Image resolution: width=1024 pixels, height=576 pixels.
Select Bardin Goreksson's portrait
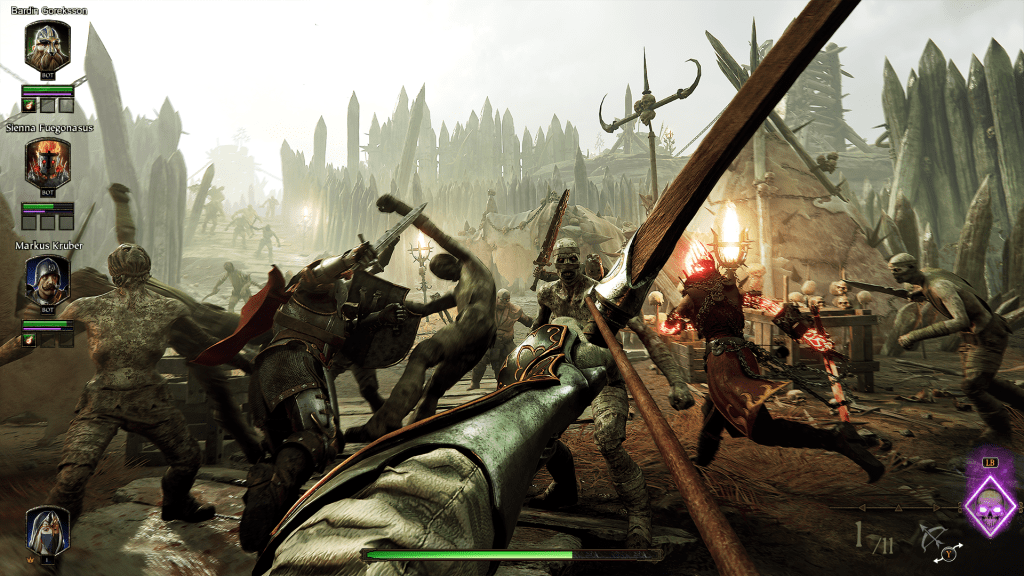[x=47, y=46]
